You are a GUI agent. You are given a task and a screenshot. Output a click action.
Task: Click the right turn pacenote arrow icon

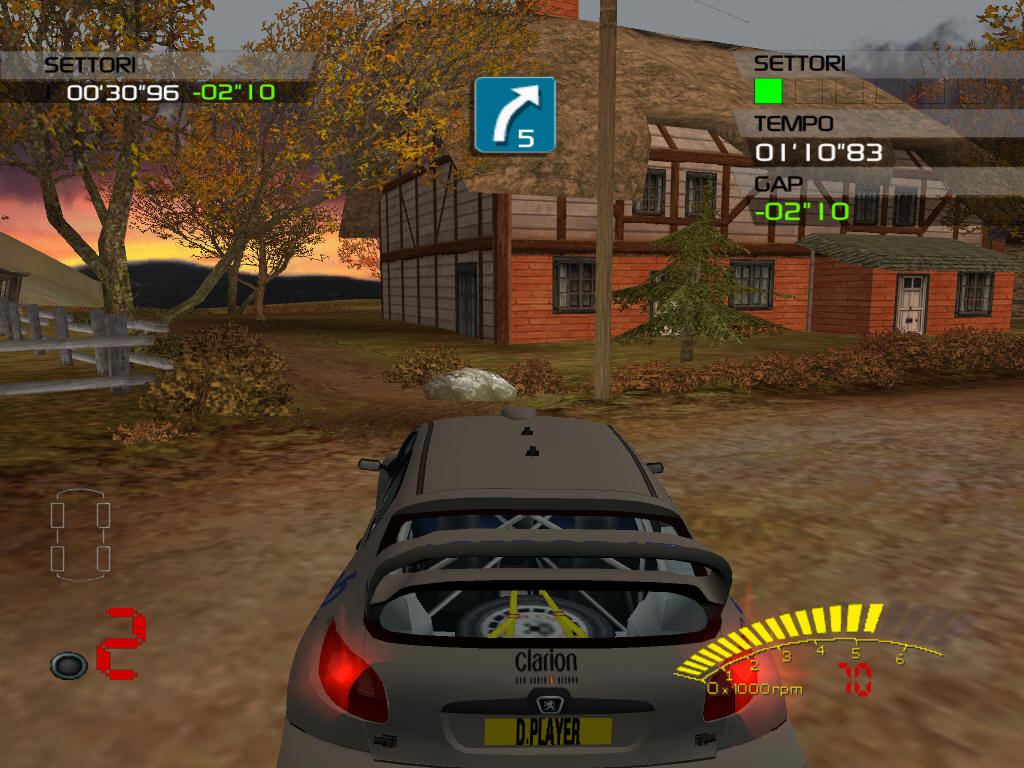point(514,114)
